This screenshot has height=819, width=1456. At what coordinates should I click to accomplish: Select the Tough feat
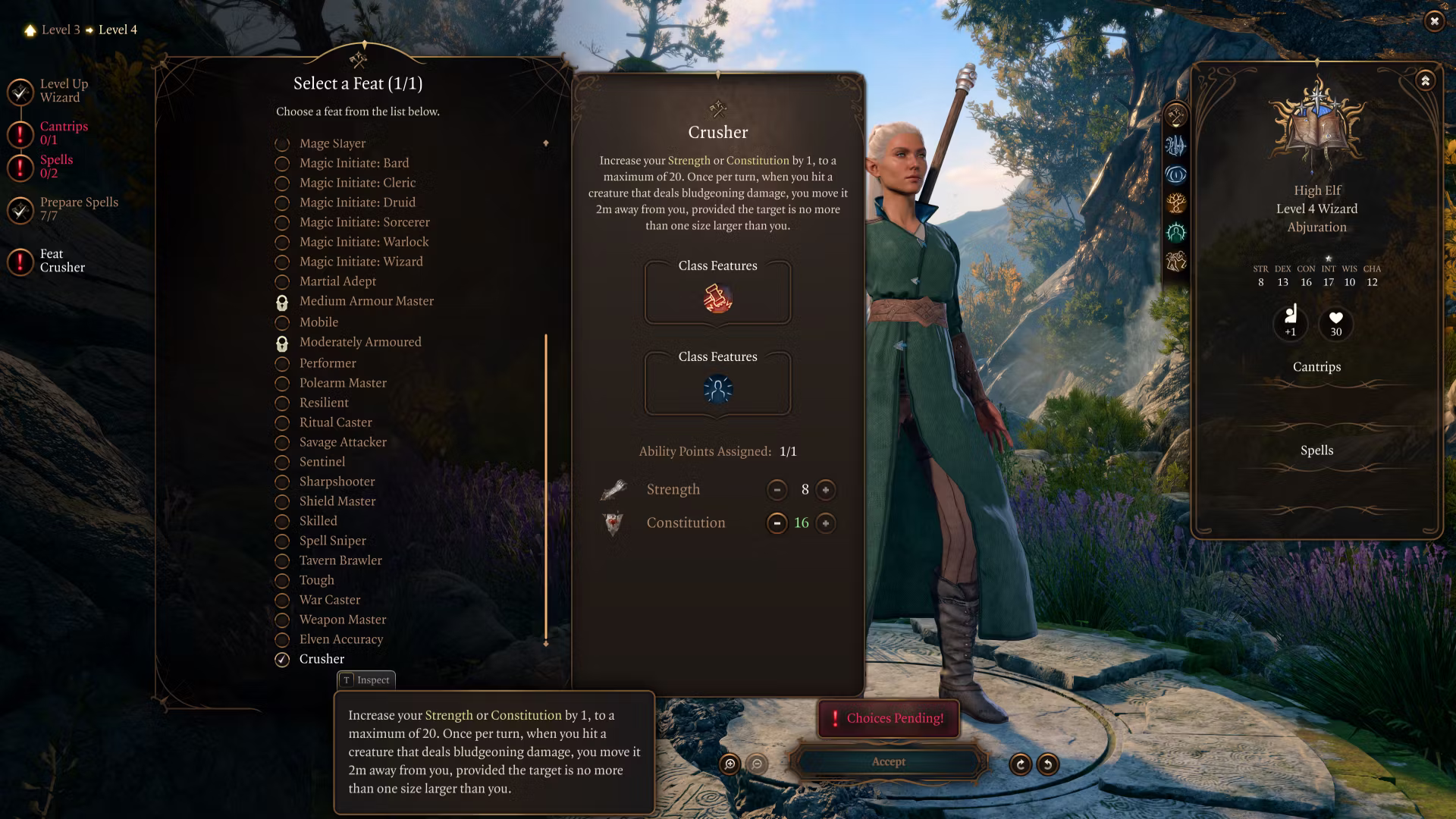(x=316, y=580)
